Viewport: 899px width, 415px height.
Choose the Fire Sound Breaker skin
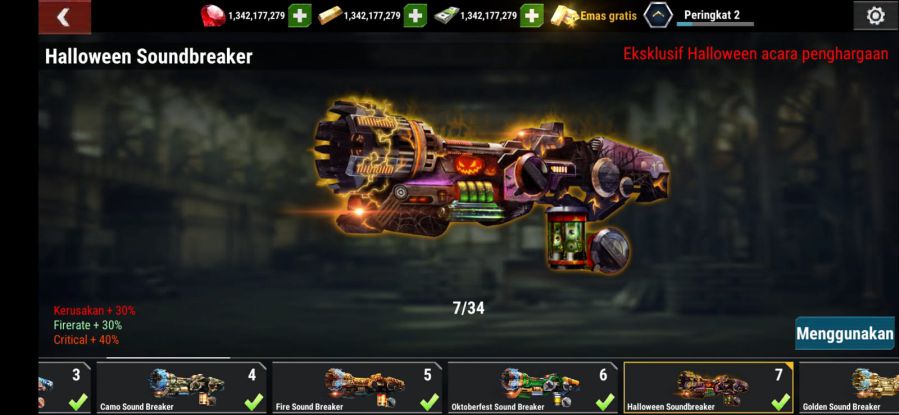coord(356,388)
